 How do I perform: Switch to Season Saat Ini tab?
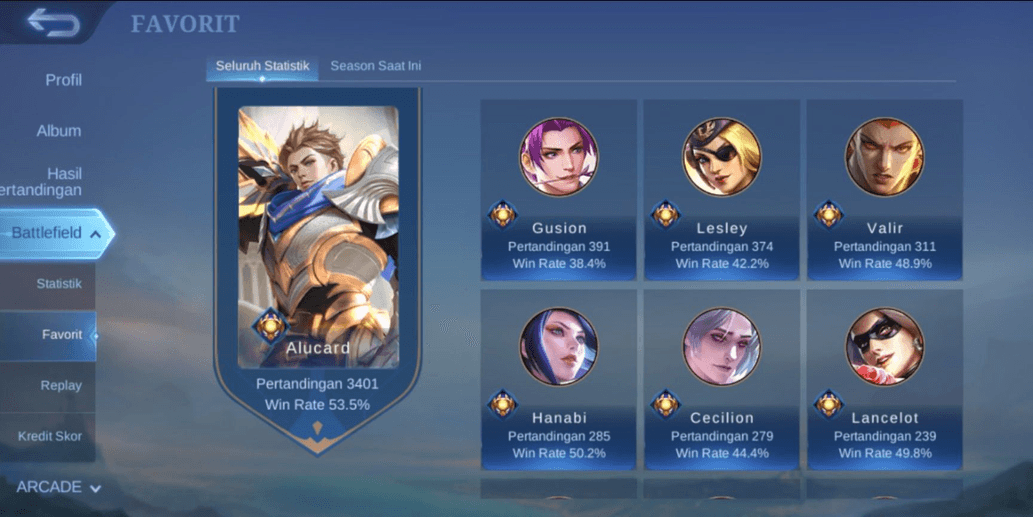(x=375, y=66)
